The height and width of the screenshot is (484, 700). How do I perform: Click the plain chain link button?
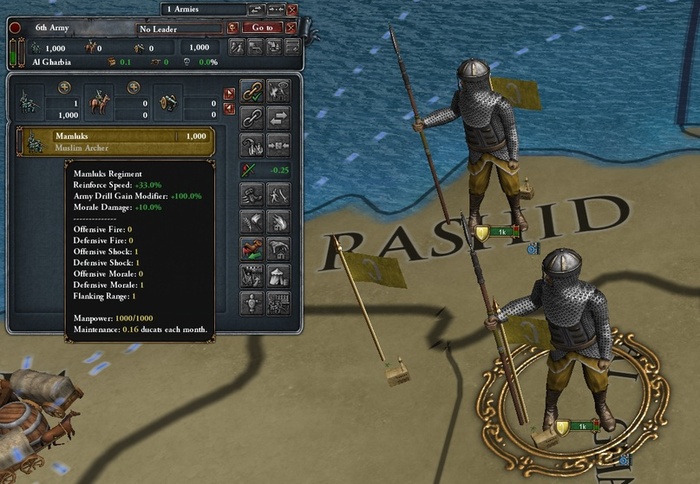tap(253, 116)
